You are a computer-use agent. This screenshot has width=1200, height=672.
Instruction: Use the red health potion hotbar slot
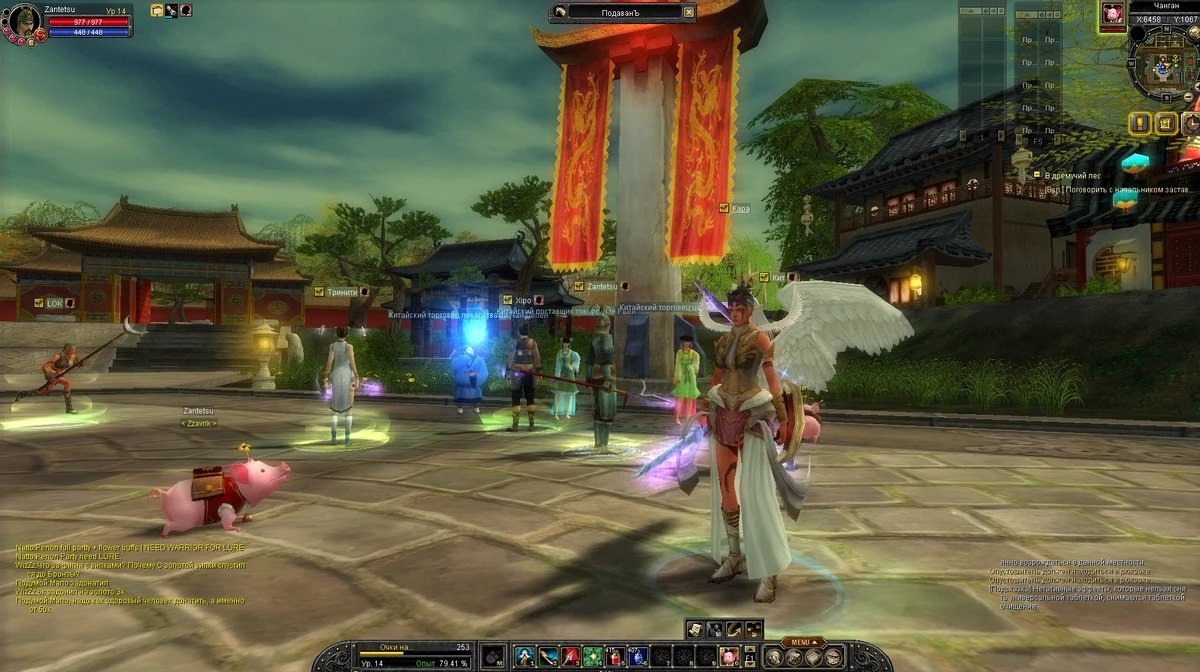616,657
